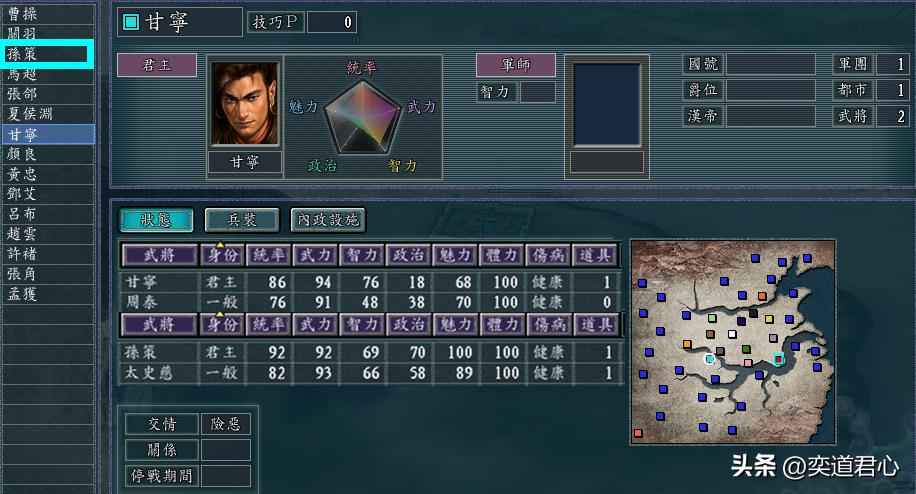Open the China territory minimap
The image size is (916, 494).
[x=732, y=342]
